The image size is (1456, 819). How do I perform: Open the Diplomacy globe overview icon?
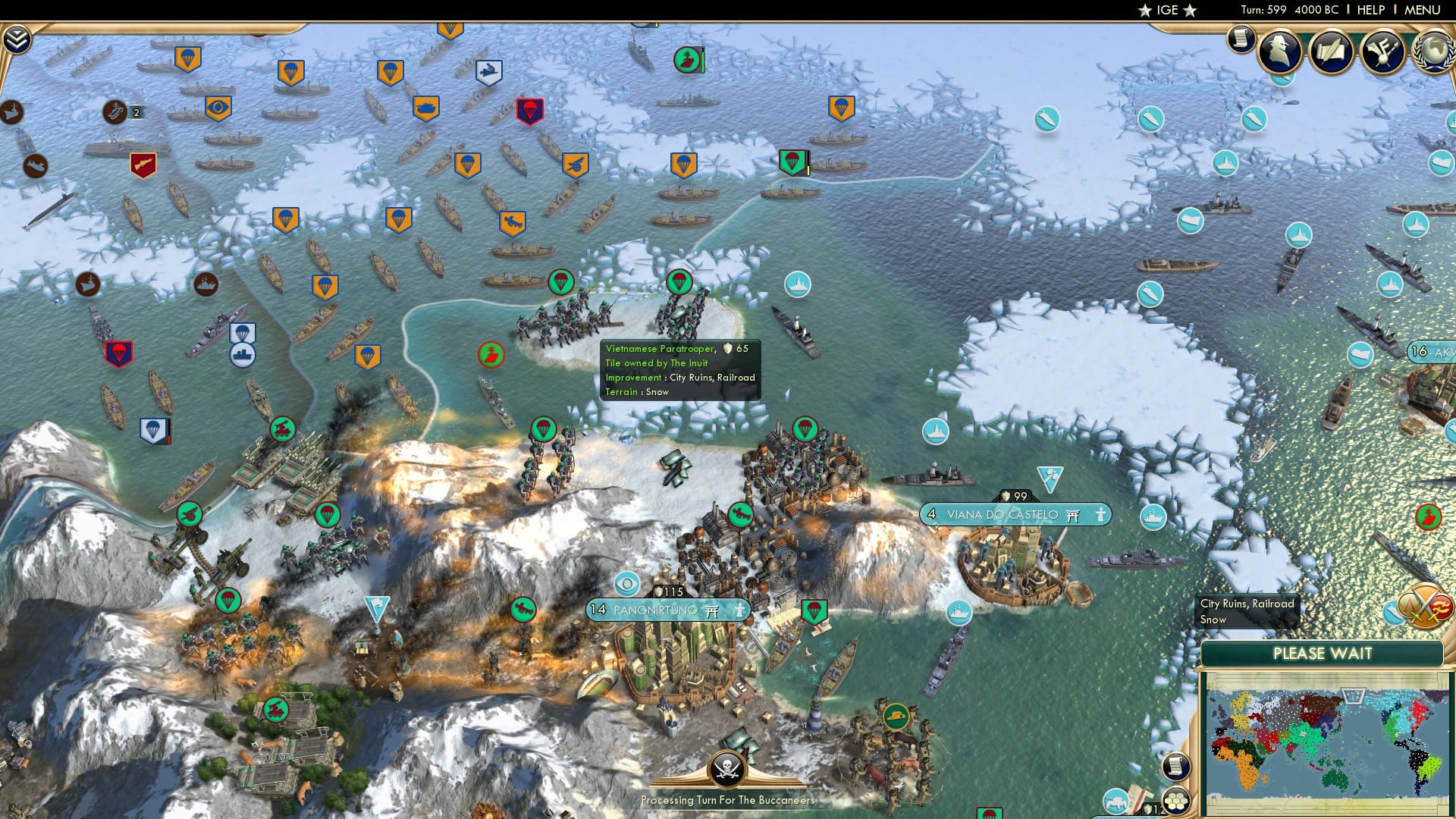1433,52
